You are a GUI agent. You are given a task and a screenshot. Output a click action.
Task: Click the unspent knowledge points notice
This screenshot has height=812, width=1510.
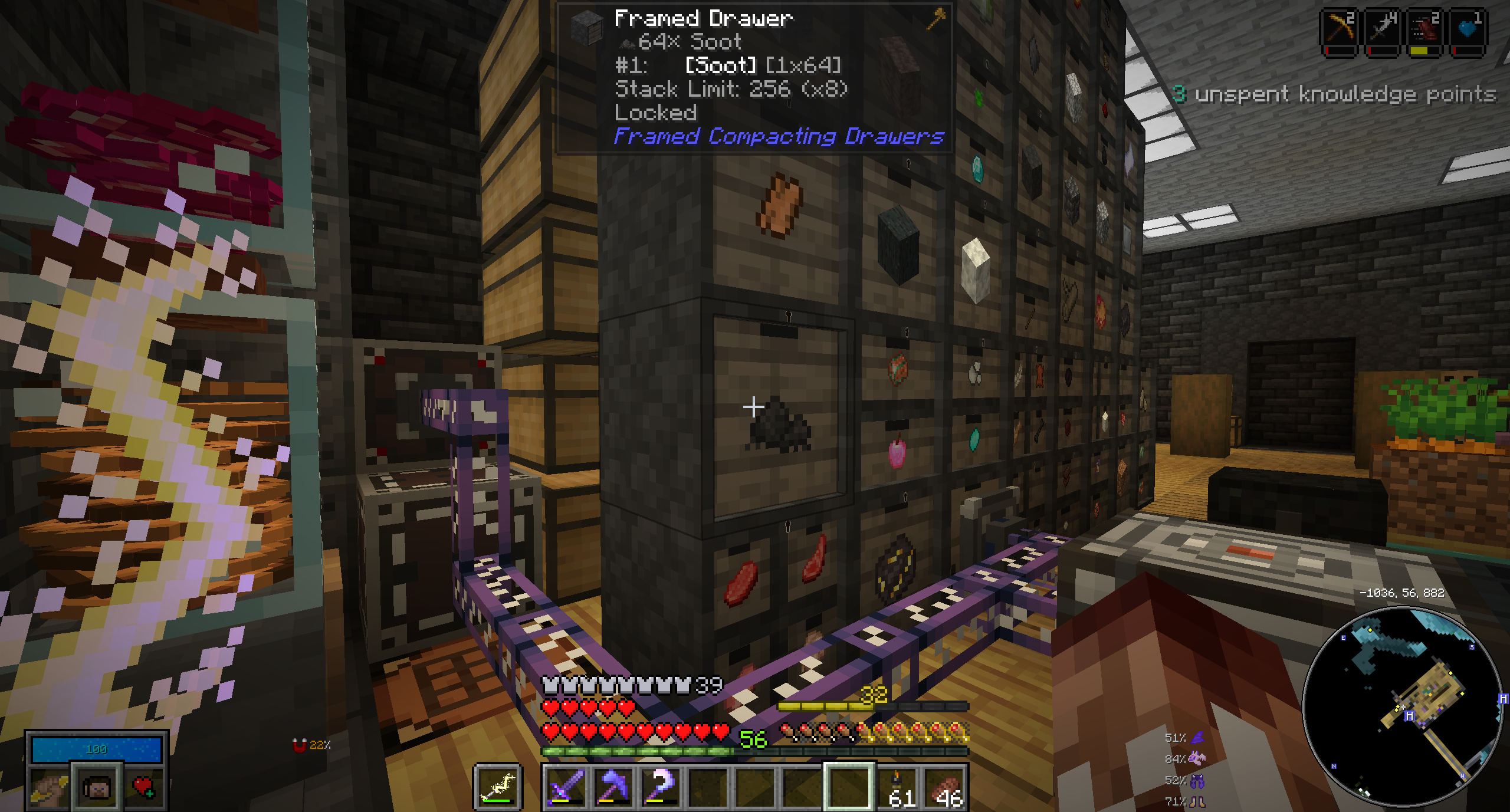click(1334, 94)
